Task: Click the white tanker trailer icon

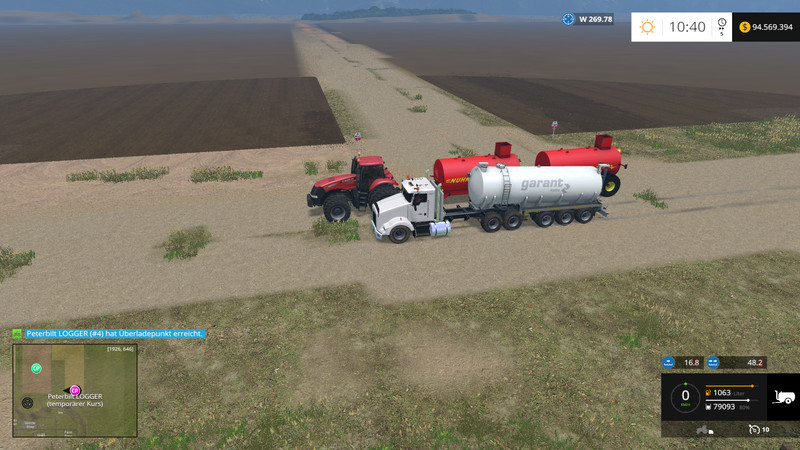Action: [782, 395]
